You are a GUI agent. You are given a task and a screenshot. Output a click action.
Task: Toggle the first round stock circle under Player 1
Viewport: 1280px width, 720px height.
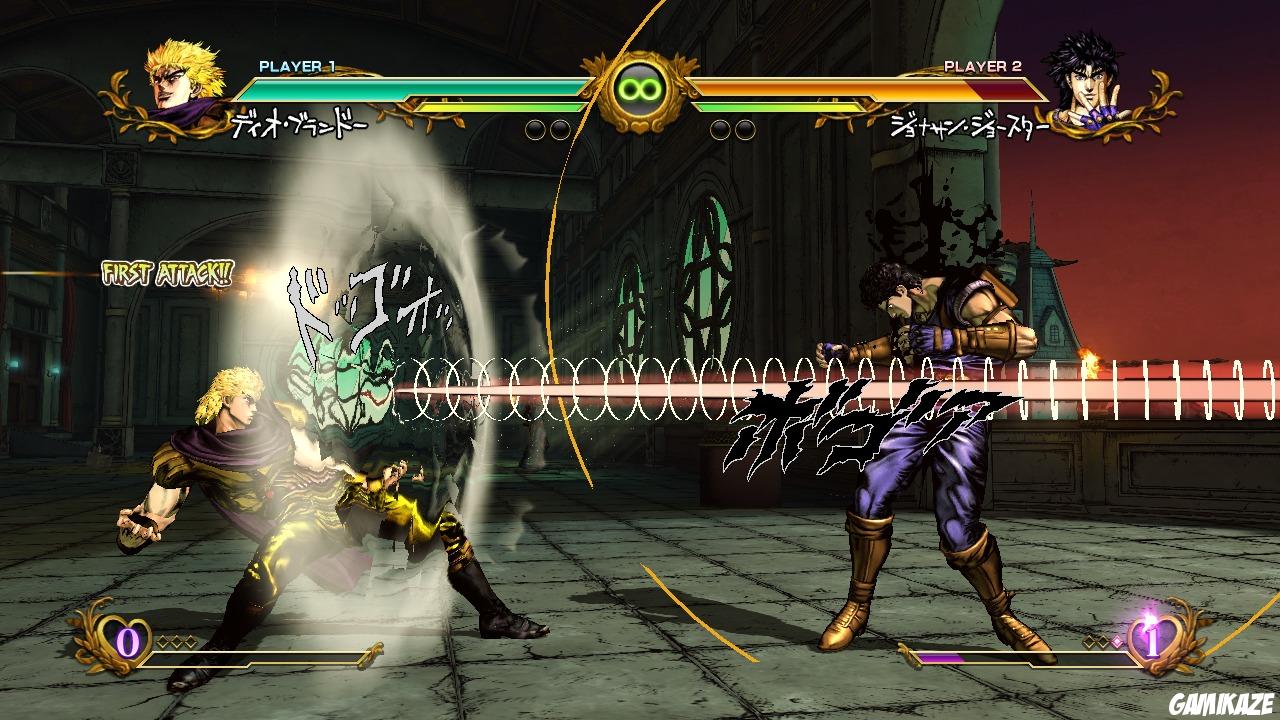(x=534, y=126)
